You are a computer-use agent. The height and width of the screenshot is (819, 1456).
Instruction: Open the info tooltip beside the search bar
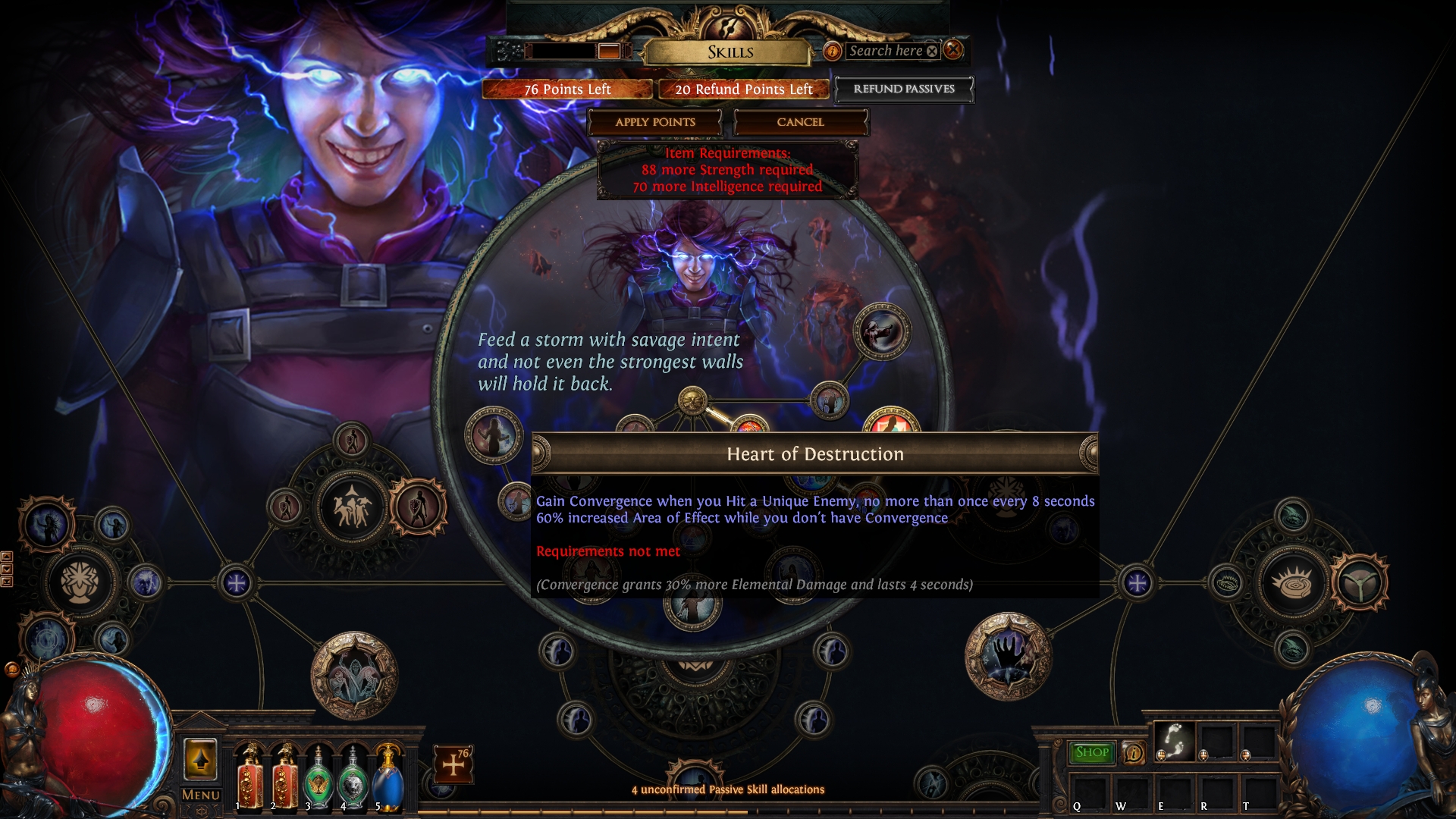(x=834, y=51)
